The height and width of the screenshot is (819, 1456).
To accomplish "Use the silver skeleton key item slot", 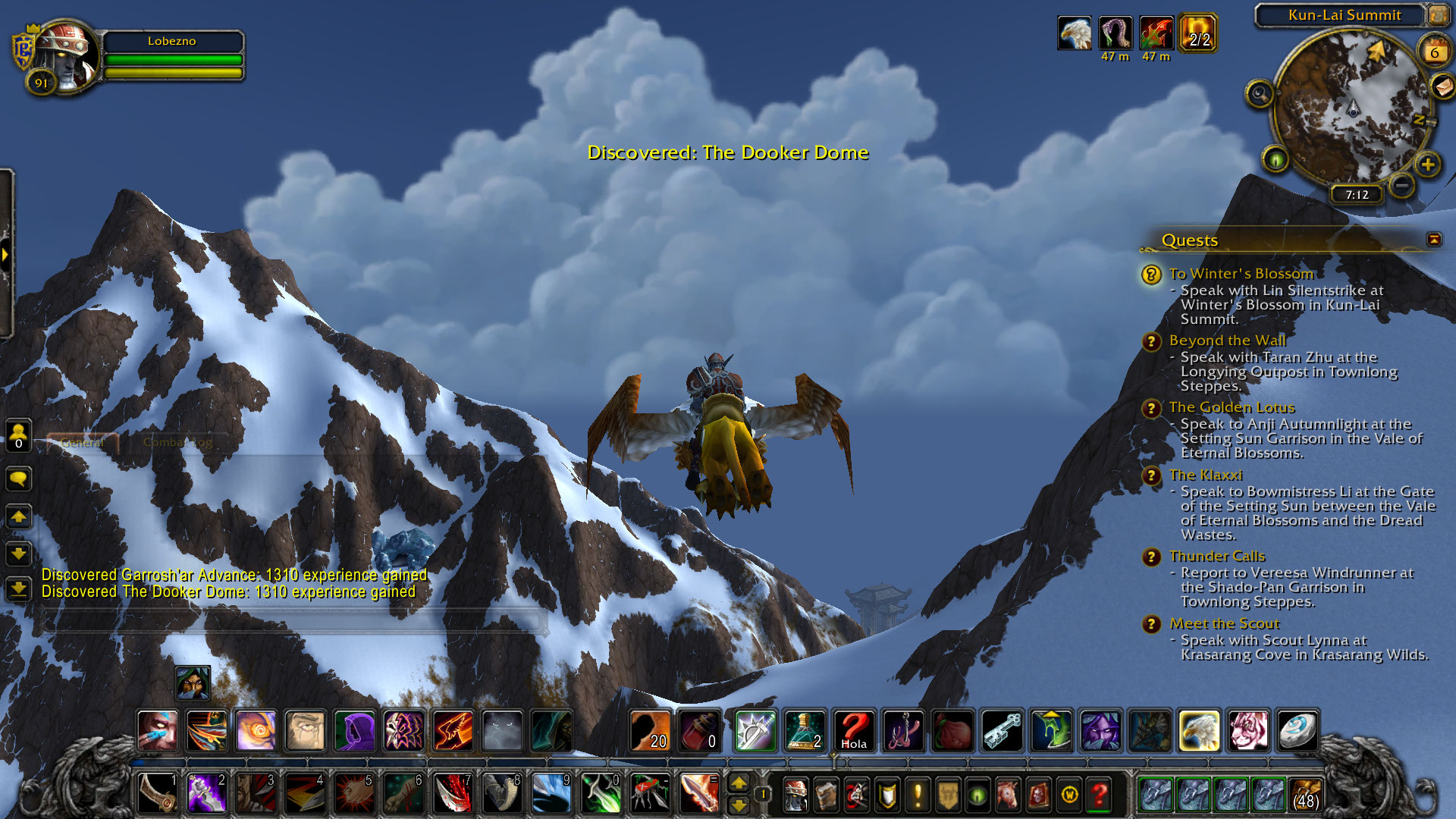I will [x=1002, y=731].
